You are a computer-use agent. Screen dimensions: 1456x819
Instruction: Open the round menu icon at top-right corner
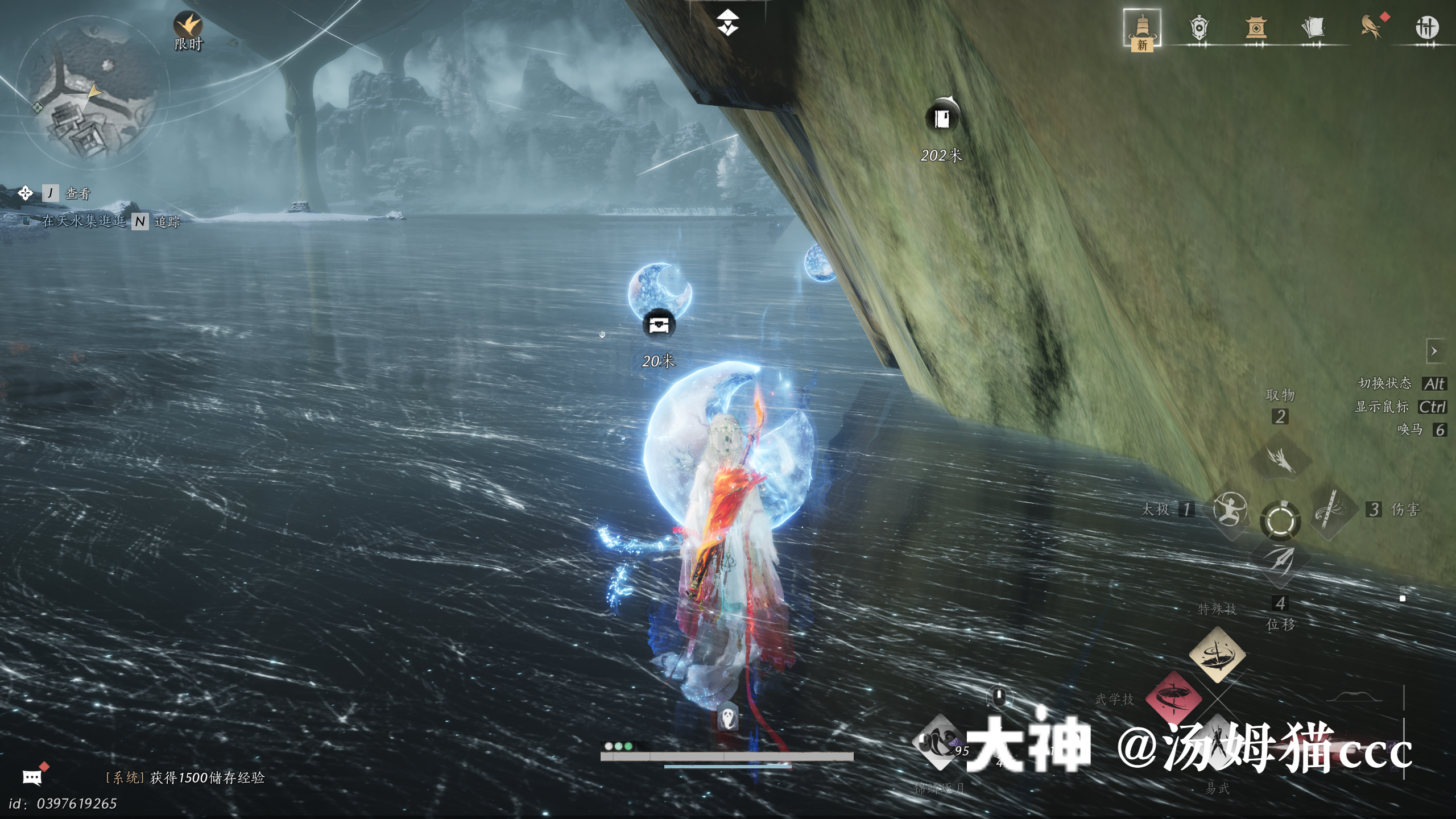click(x=1426, y=27)
